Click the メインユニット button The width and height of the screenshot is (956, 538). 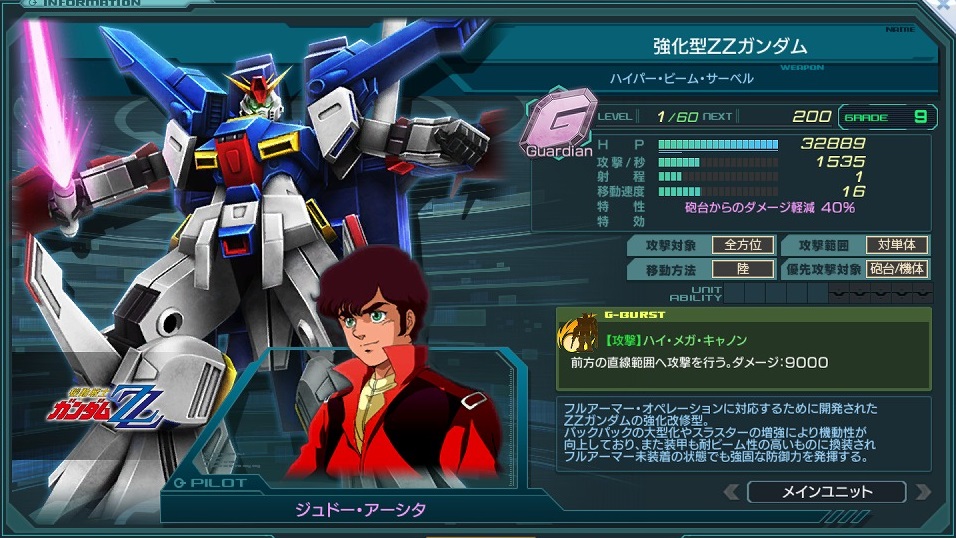click(826, 491)
